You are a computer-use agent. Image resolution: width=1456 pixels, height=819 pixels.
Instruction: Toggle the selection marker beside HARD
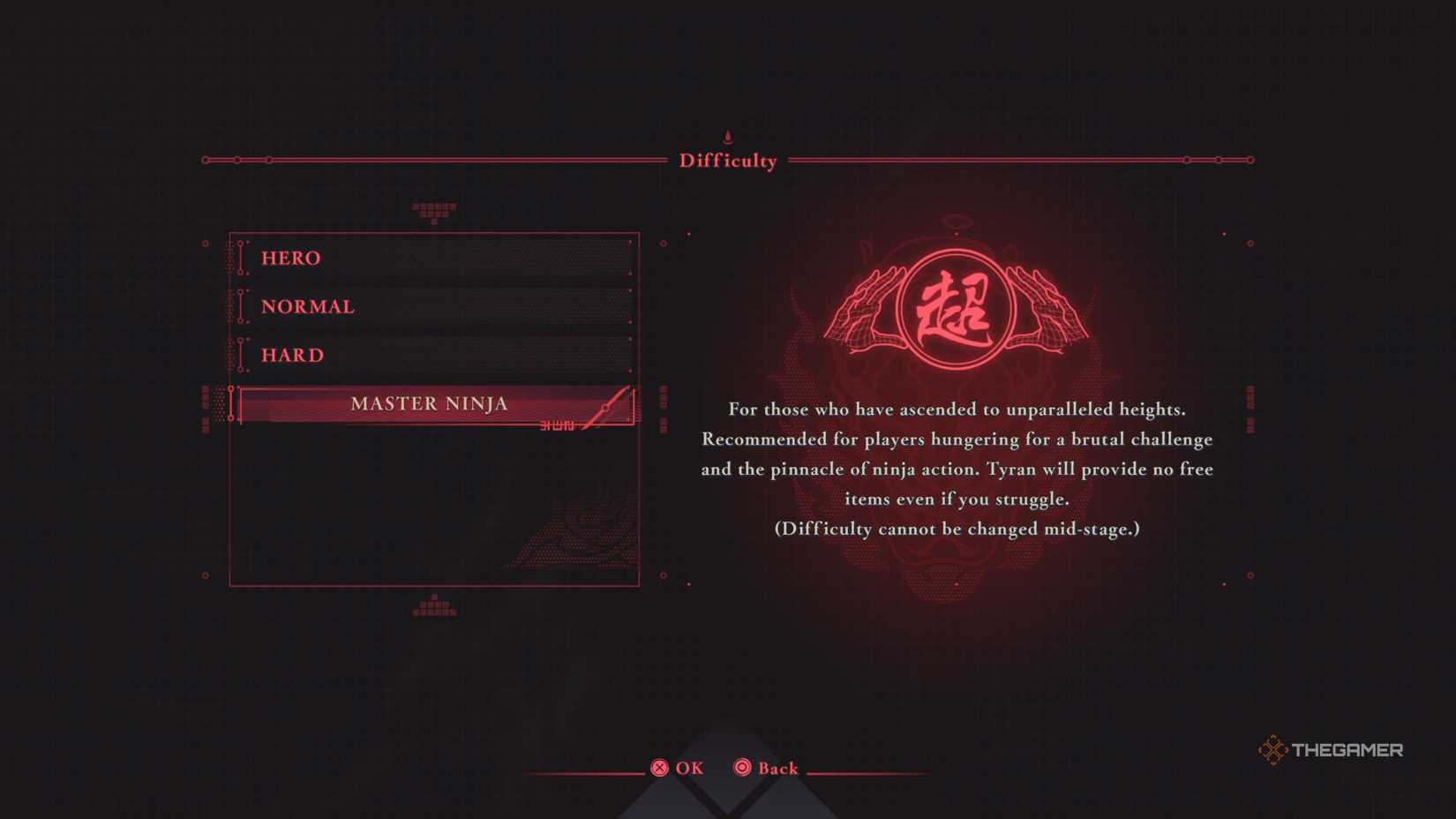click(x=239, y=355)
